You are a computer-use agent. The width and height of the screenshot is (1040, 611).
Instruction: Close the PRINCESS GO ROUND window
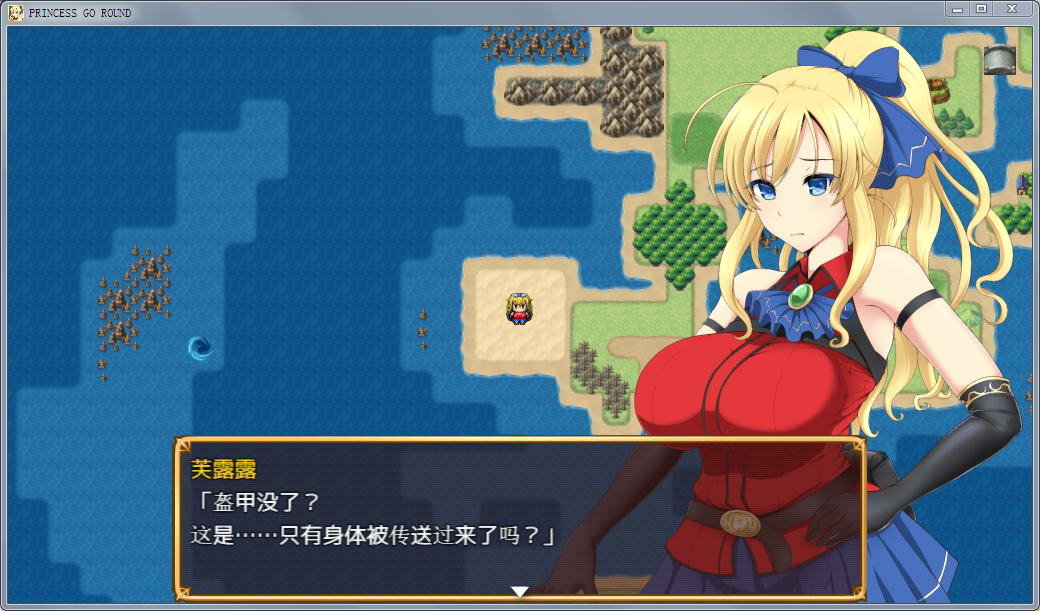click(x=1013, y=9)
